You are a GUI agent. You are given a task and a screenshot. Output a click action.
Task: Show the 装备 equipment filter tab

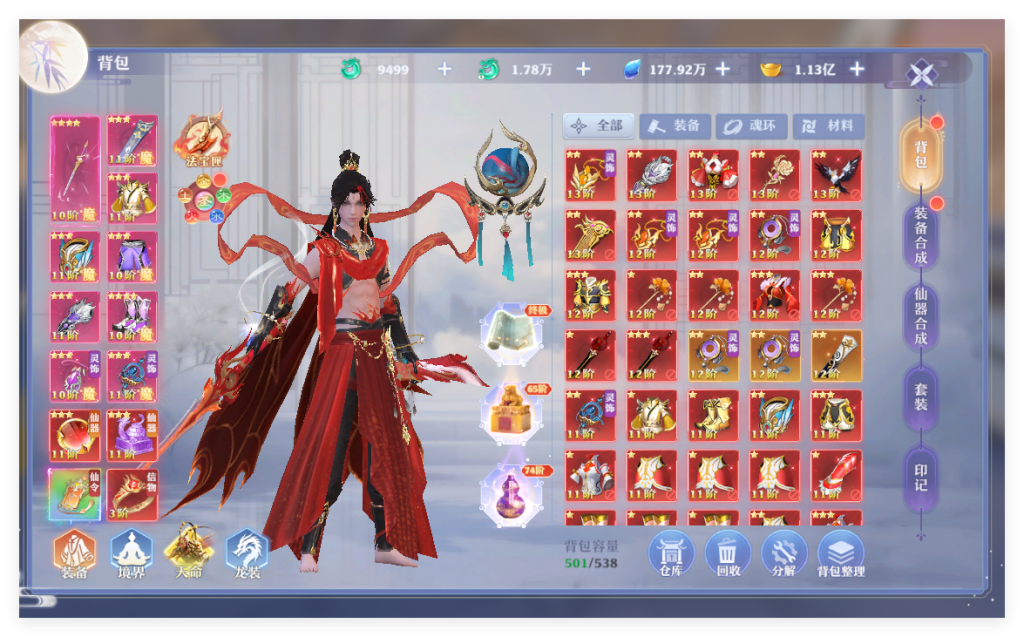675,126
